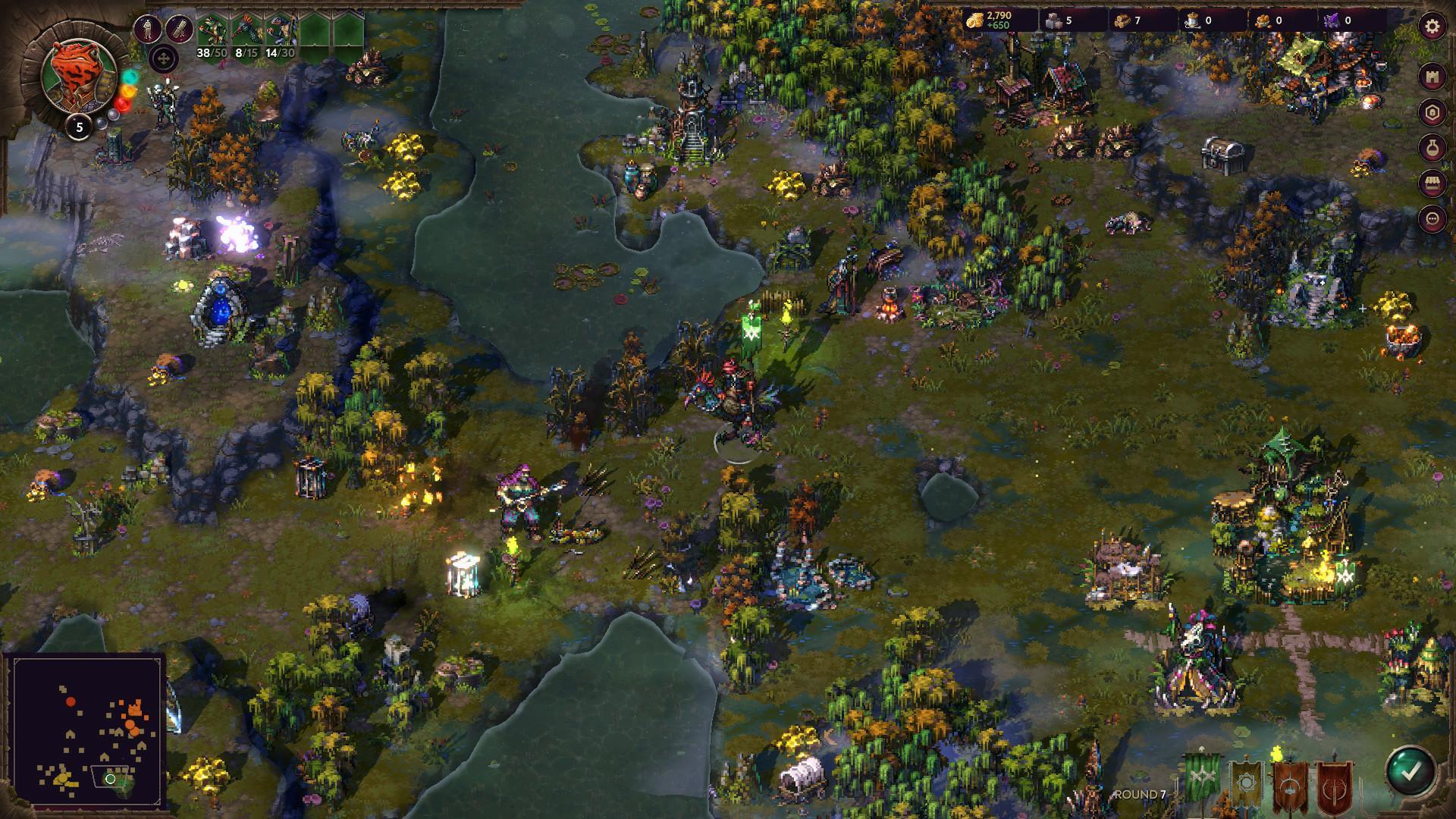Screen dimensions: 1456x819
Task: Click the stone blocks resource icon
Action: point(1054,19)
